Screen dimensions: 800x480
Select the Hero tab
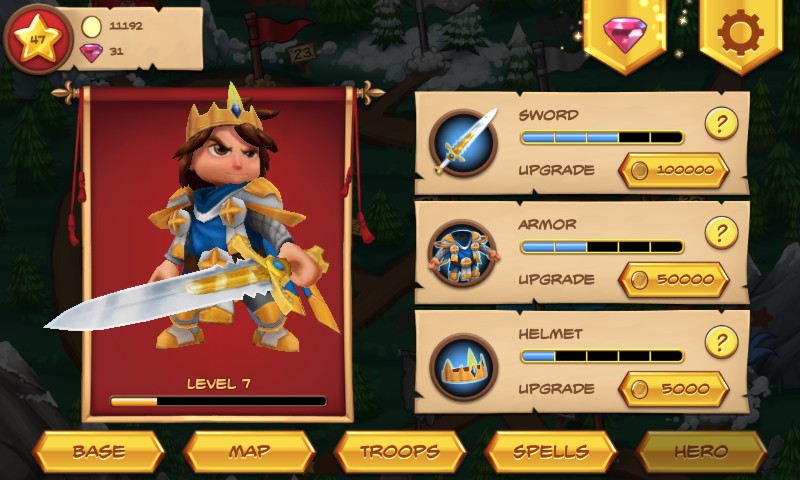tap(701, 451)
